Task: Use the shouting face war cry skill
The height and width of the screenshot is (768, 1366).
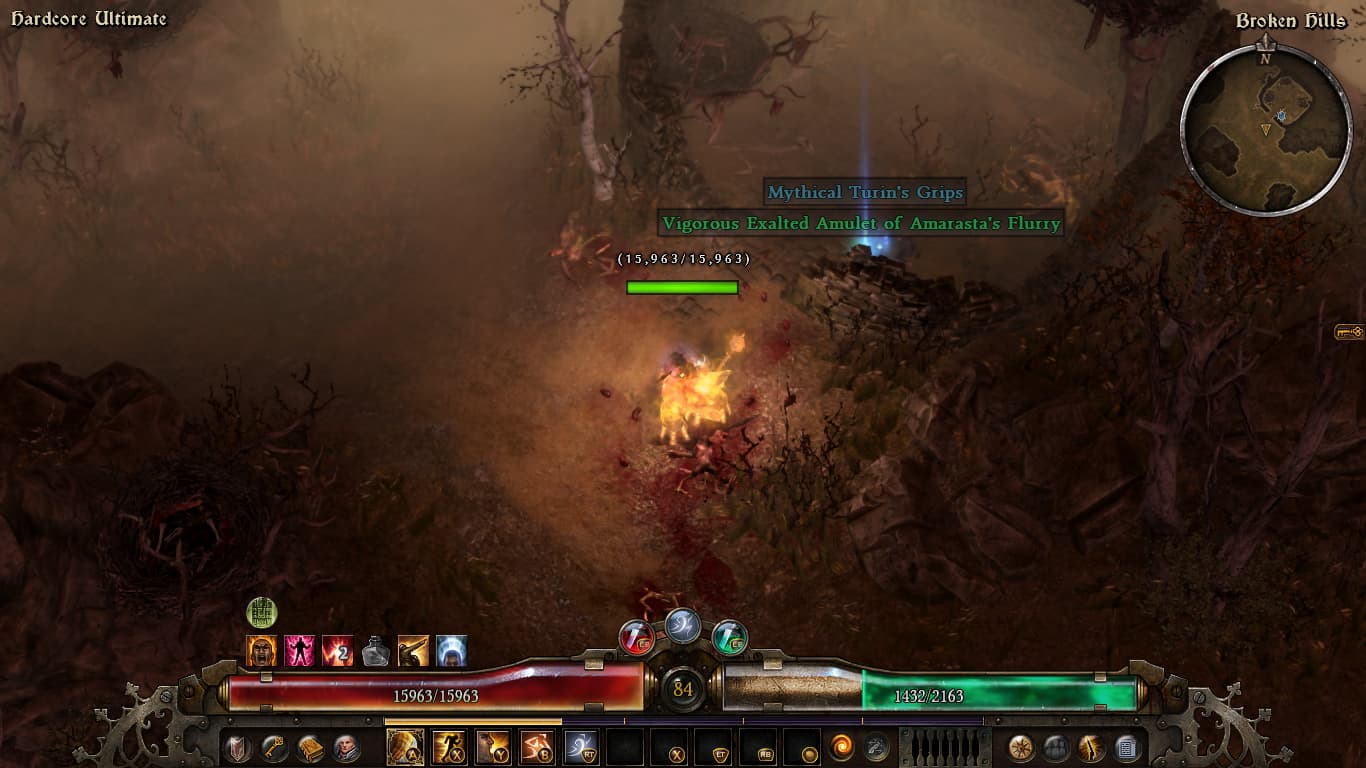Action: 493,747
